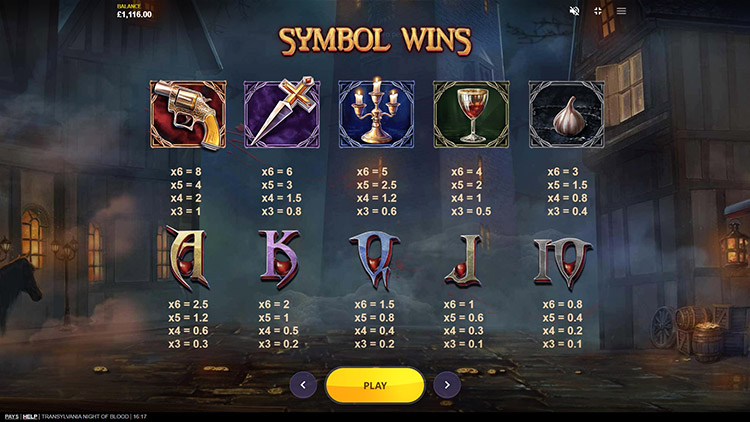Advance to the next paytable page
Image resolution: width=750 pixels, height=422 pixels.
point(447,384)
